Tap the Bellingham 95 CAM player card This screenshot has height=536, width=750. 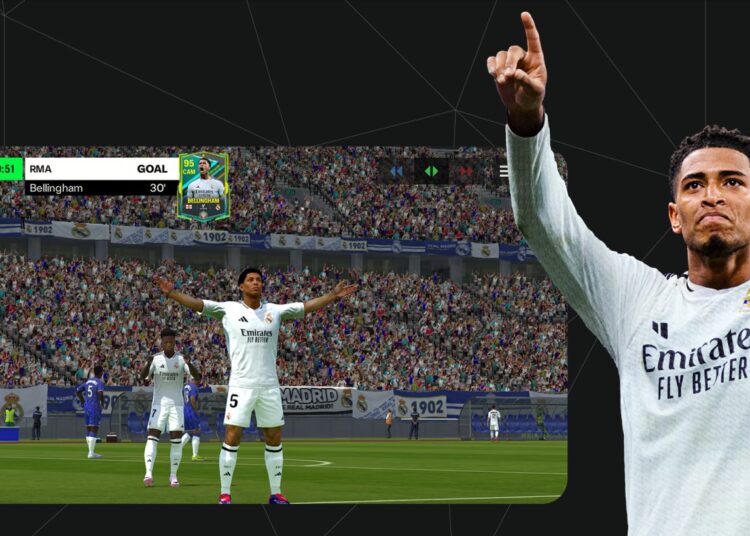coord(204,186)
